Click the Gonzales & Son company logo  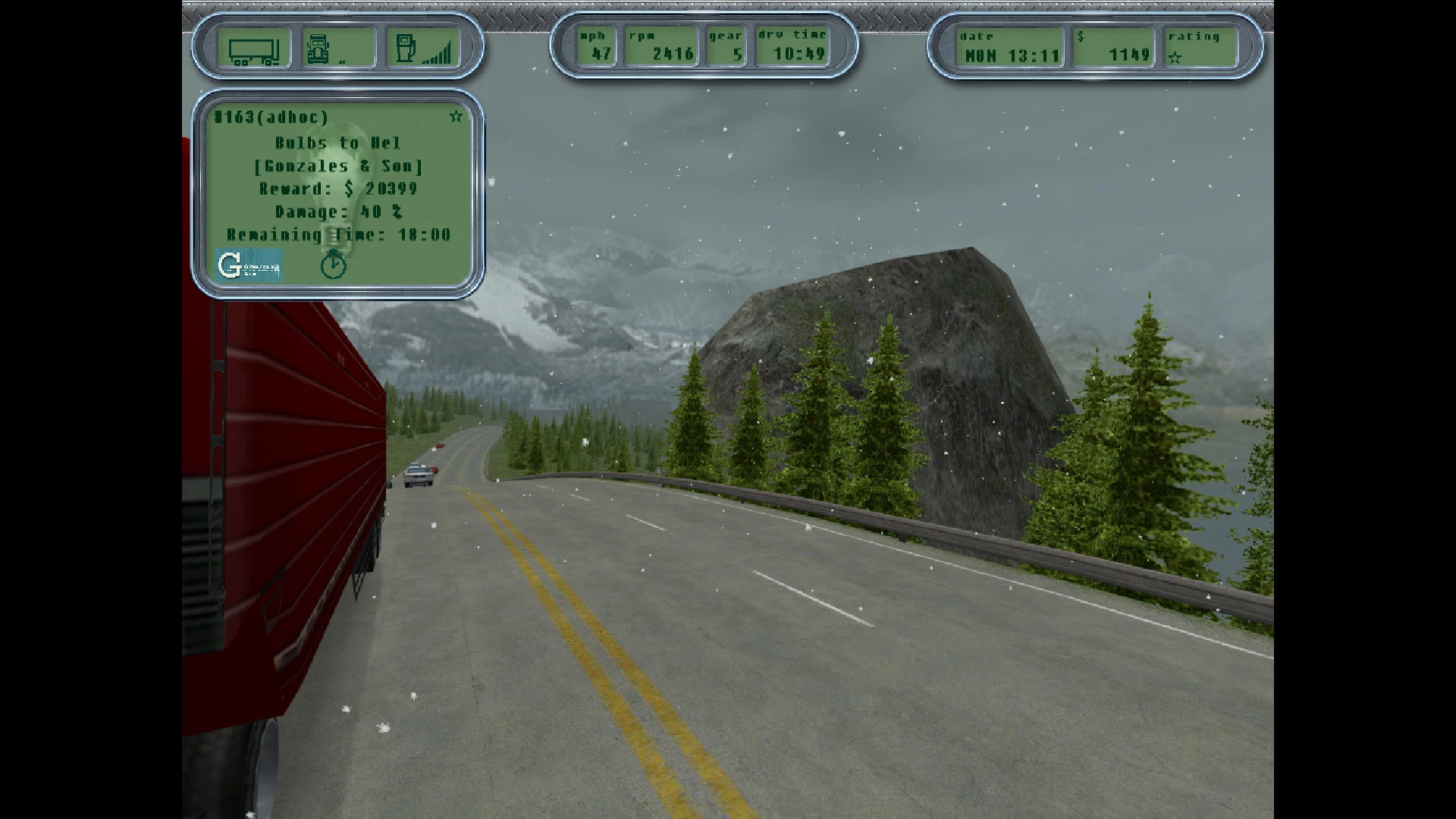[249, 265]
